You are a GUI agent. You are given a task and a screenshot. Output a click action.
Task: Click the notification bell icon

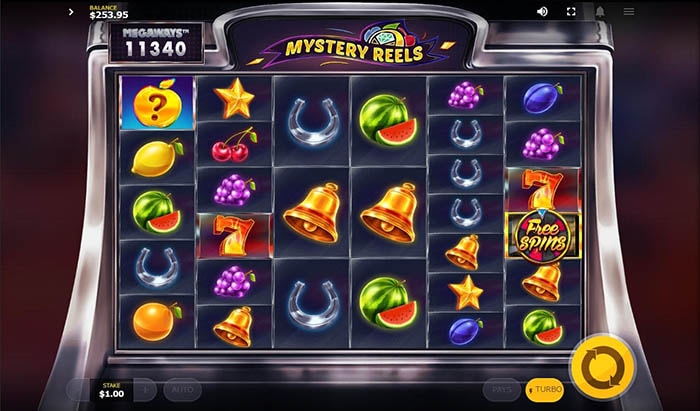[601, 12]
